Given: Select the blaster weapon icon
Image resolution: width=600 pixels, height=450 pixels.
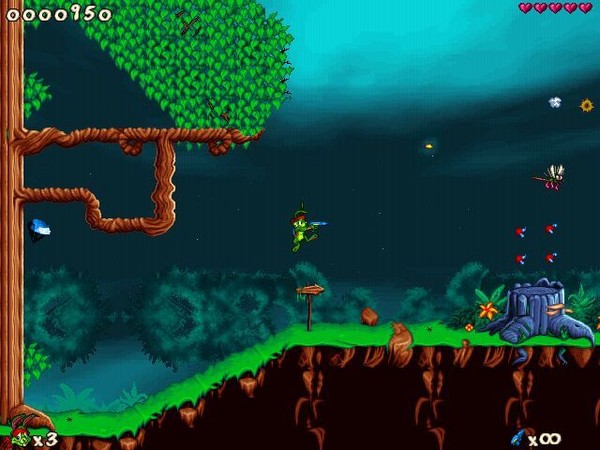Looking at the screenshot, I should [518, 437].
